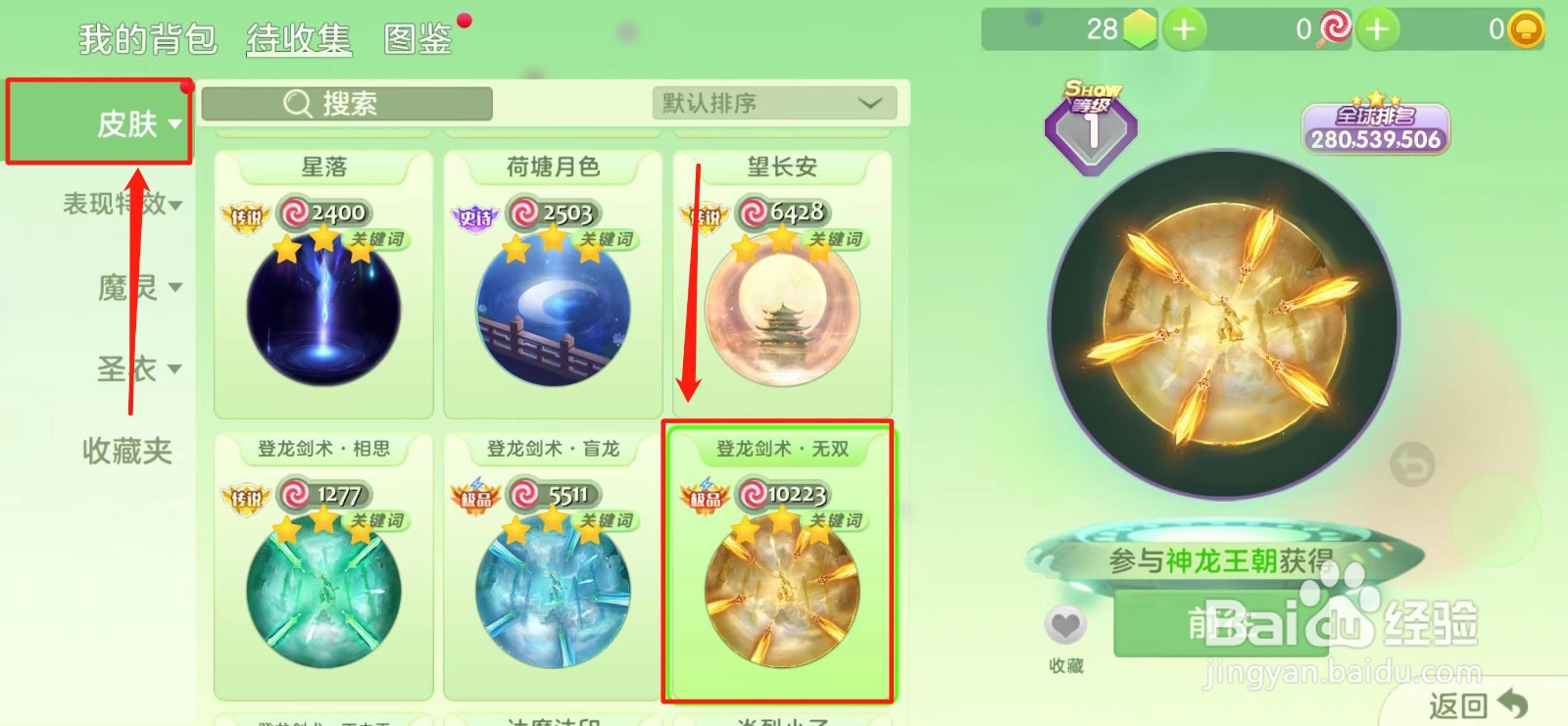Switch to the 待收集 tab
1568x726 pixels.
coord(298,41)
